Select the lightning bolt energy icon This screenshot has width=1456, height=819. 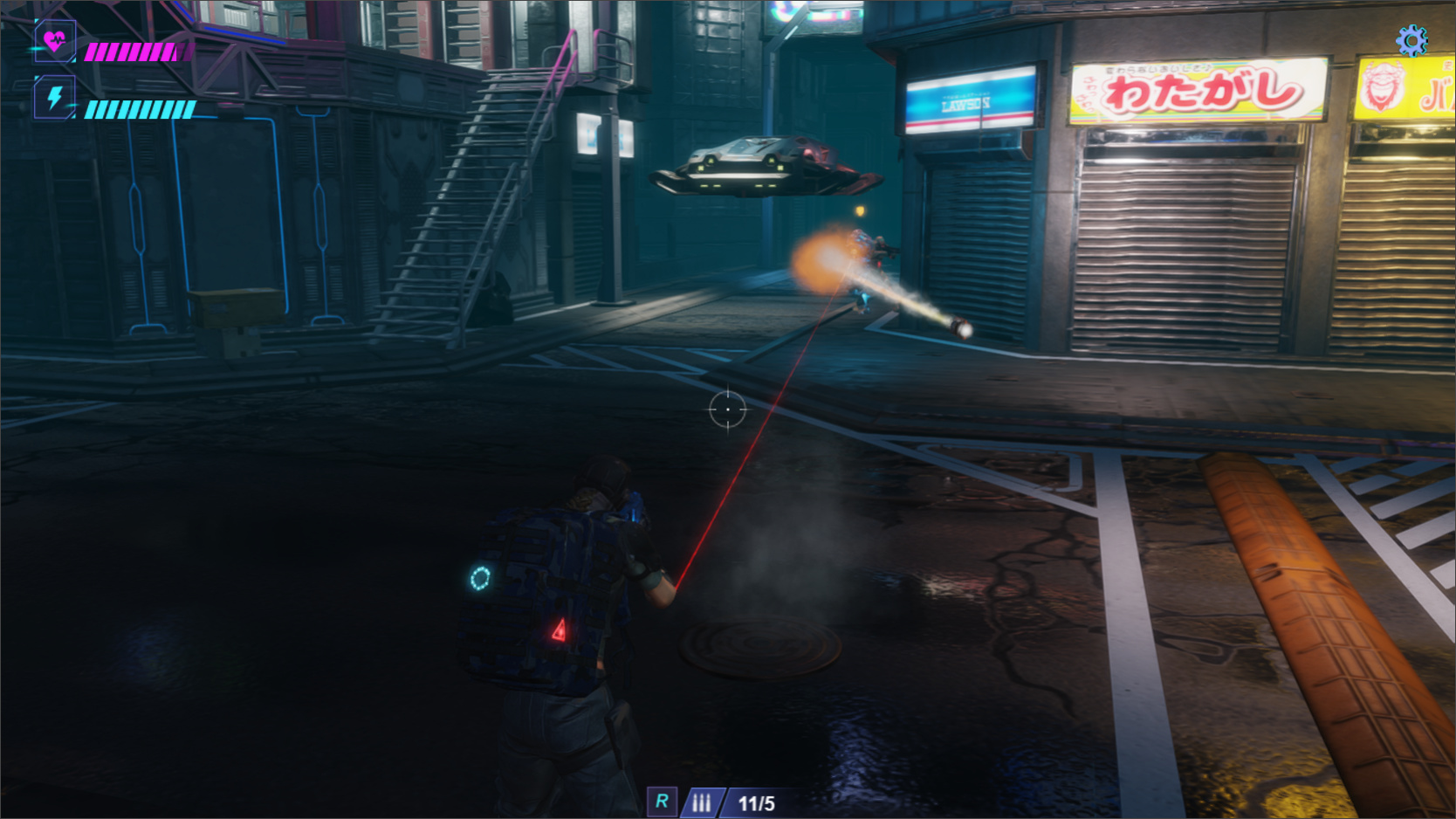pyautogui.click(x=55, y=97)
